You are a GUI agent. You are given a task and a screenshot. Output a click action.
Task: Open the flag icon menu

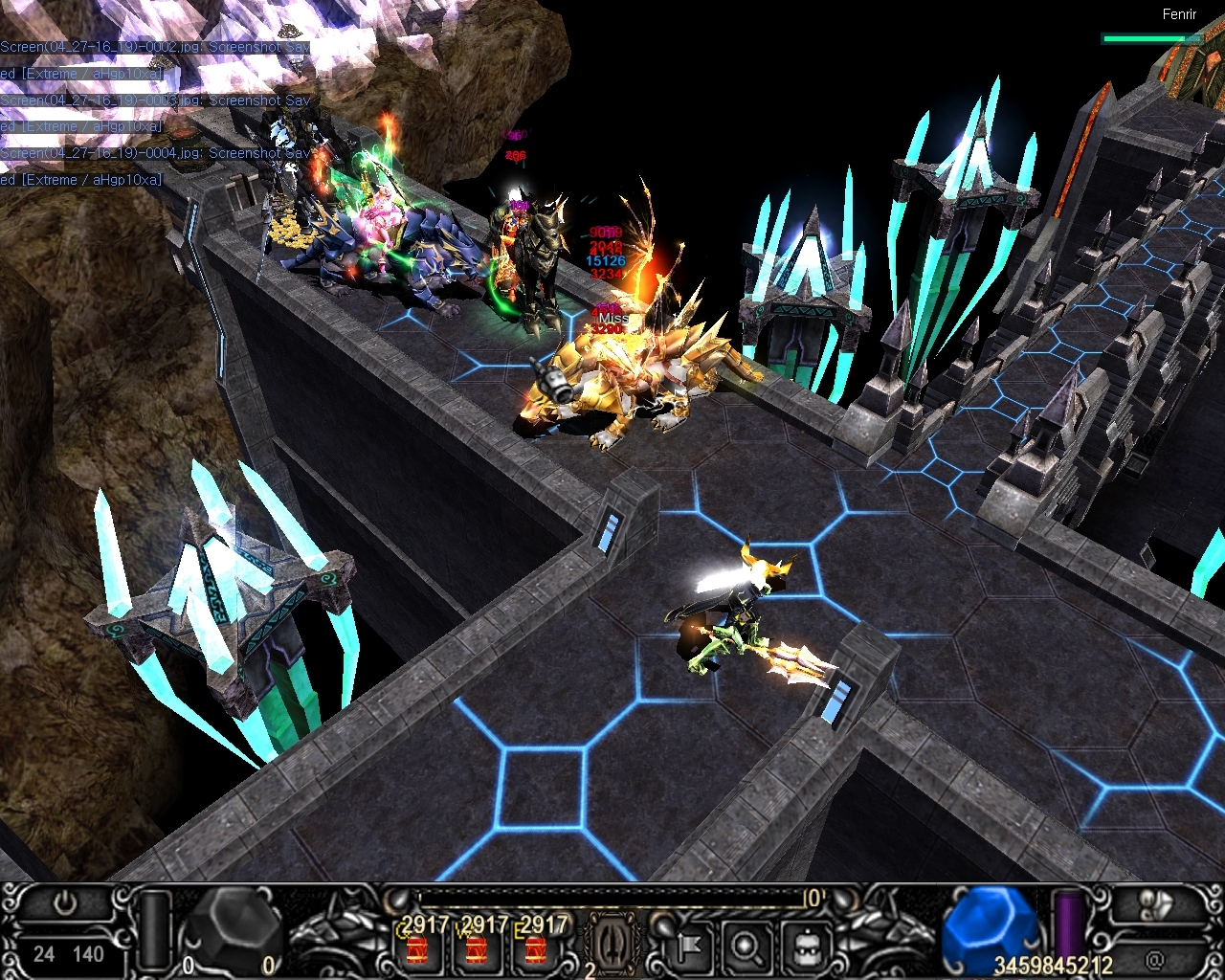687,947
